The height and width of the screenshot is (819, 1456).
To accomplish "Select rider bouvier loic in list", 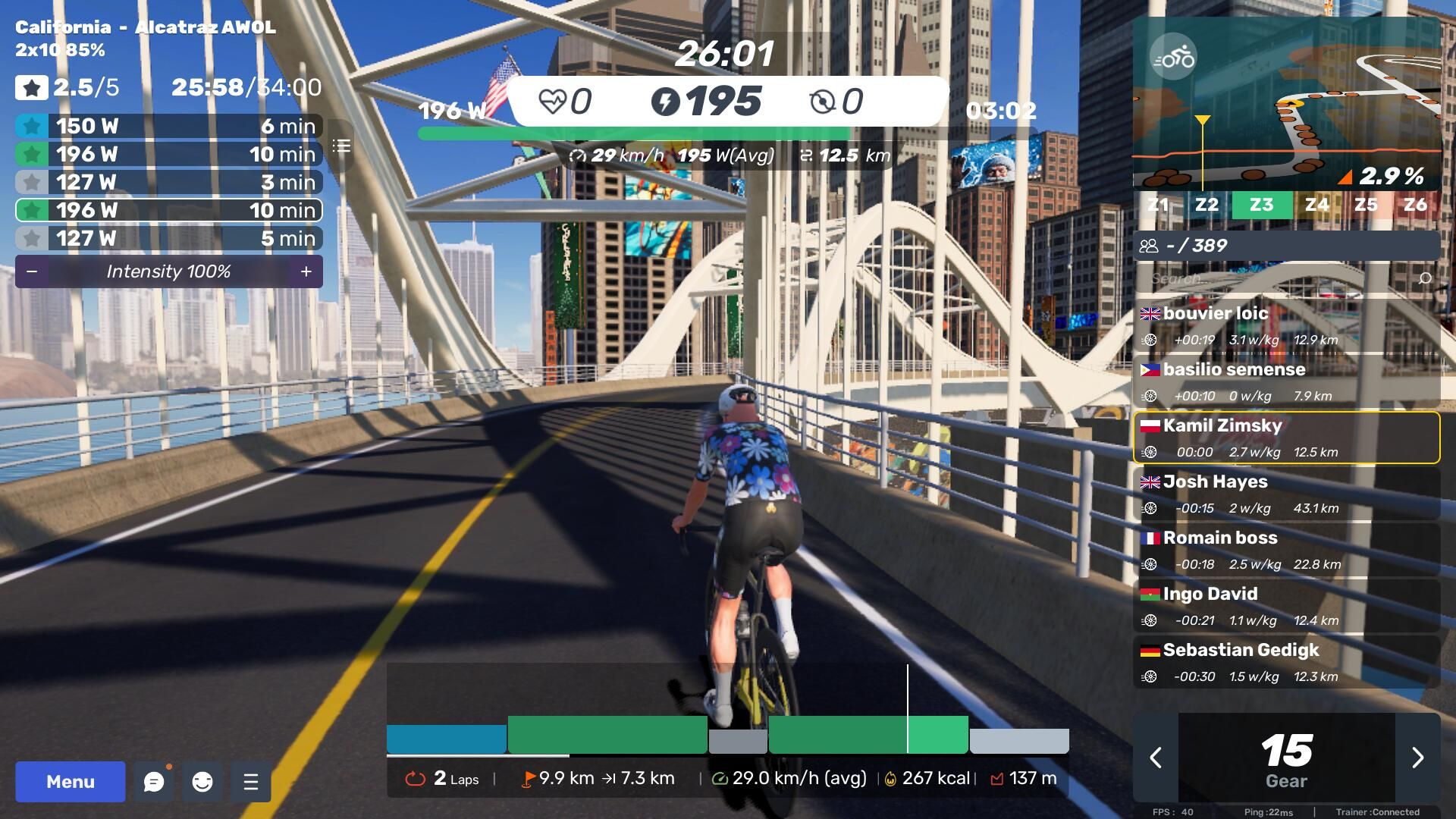I will pos(1286,325).
